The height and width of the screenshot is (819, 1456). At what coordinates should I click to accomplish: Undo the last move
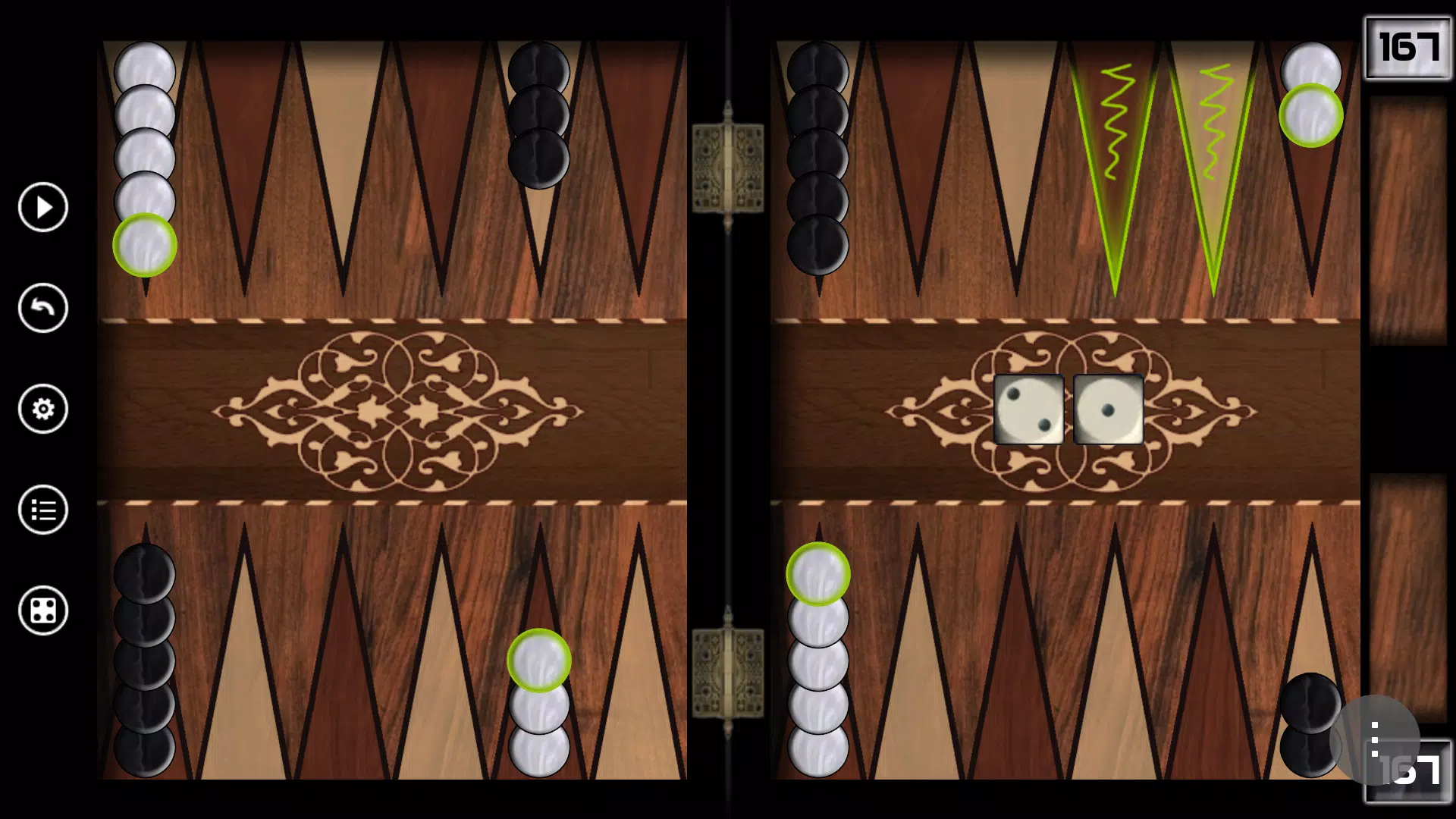coord(42,308)
